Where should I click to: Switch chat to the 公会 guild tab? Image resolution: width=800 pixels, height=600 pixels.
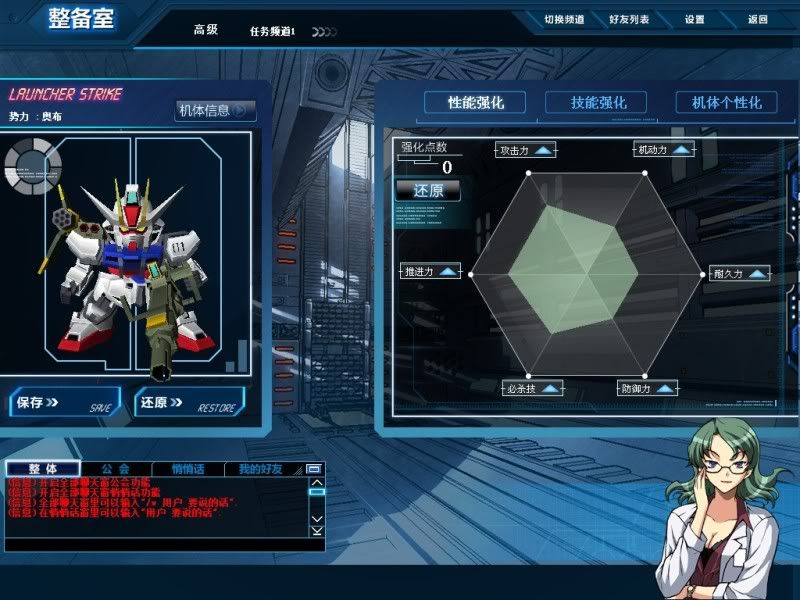pos(115,468)
